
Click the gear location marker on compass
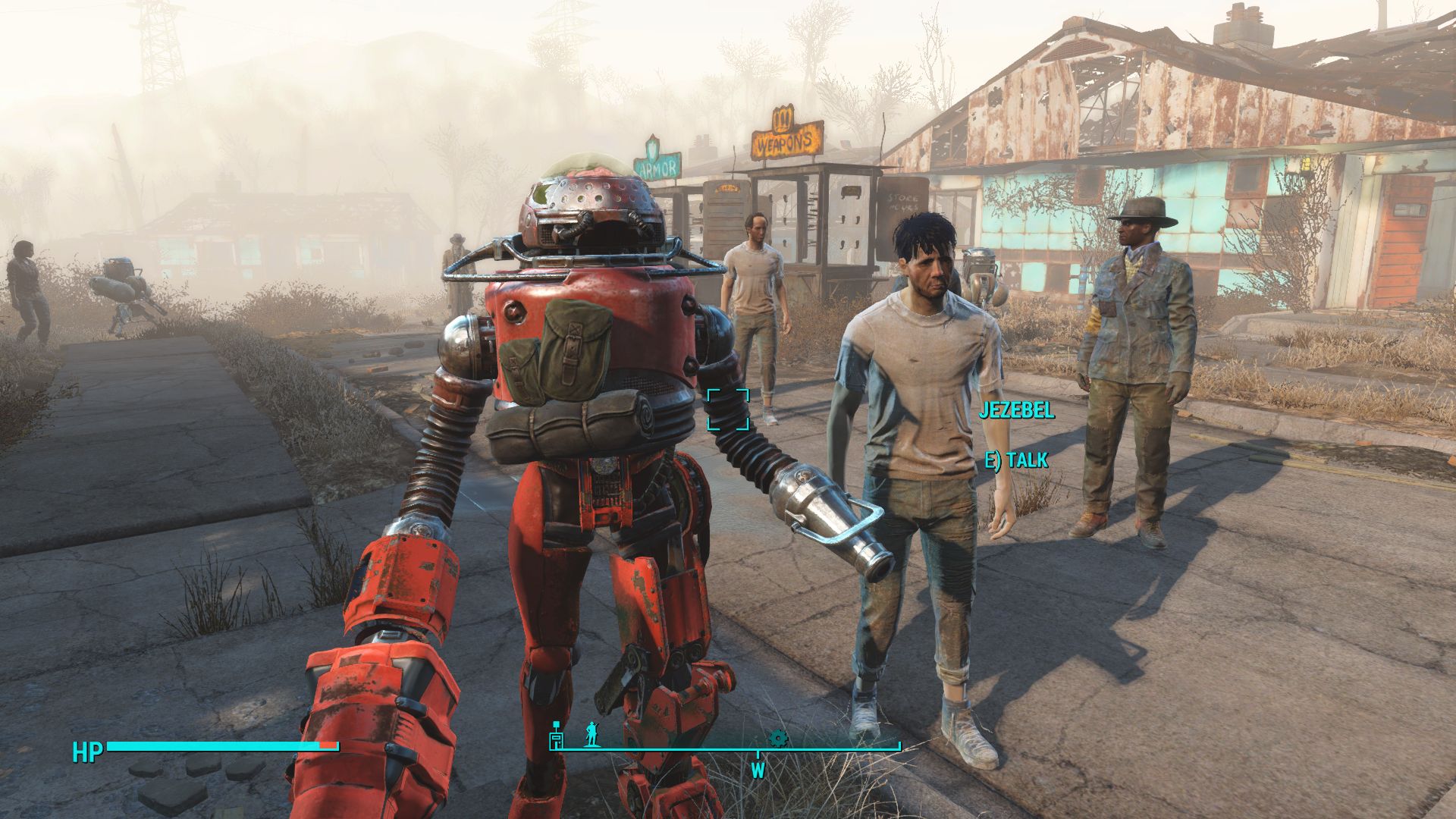[778, 738]
